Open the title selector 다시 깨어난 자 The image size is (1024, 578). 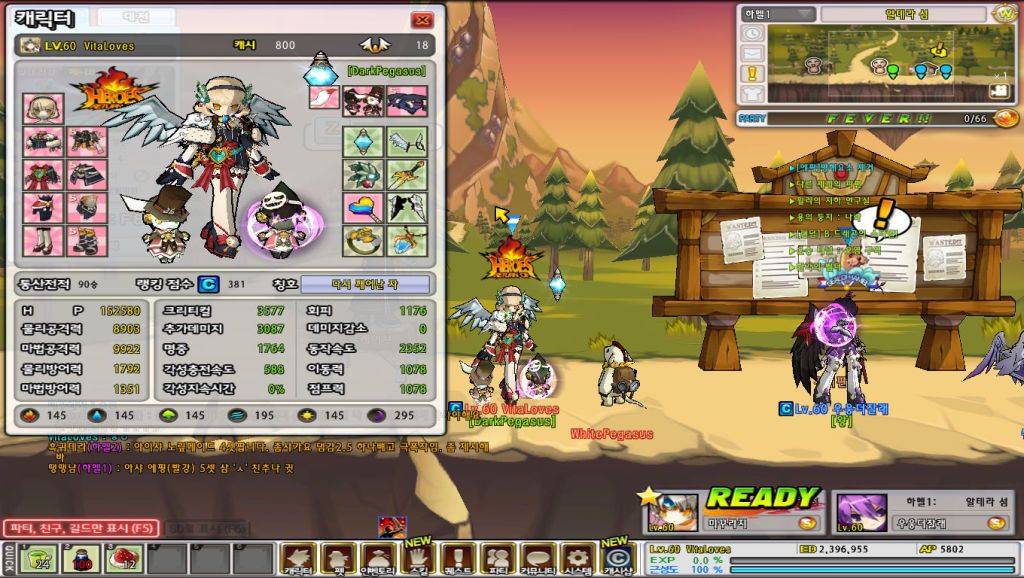click(366, 284)
